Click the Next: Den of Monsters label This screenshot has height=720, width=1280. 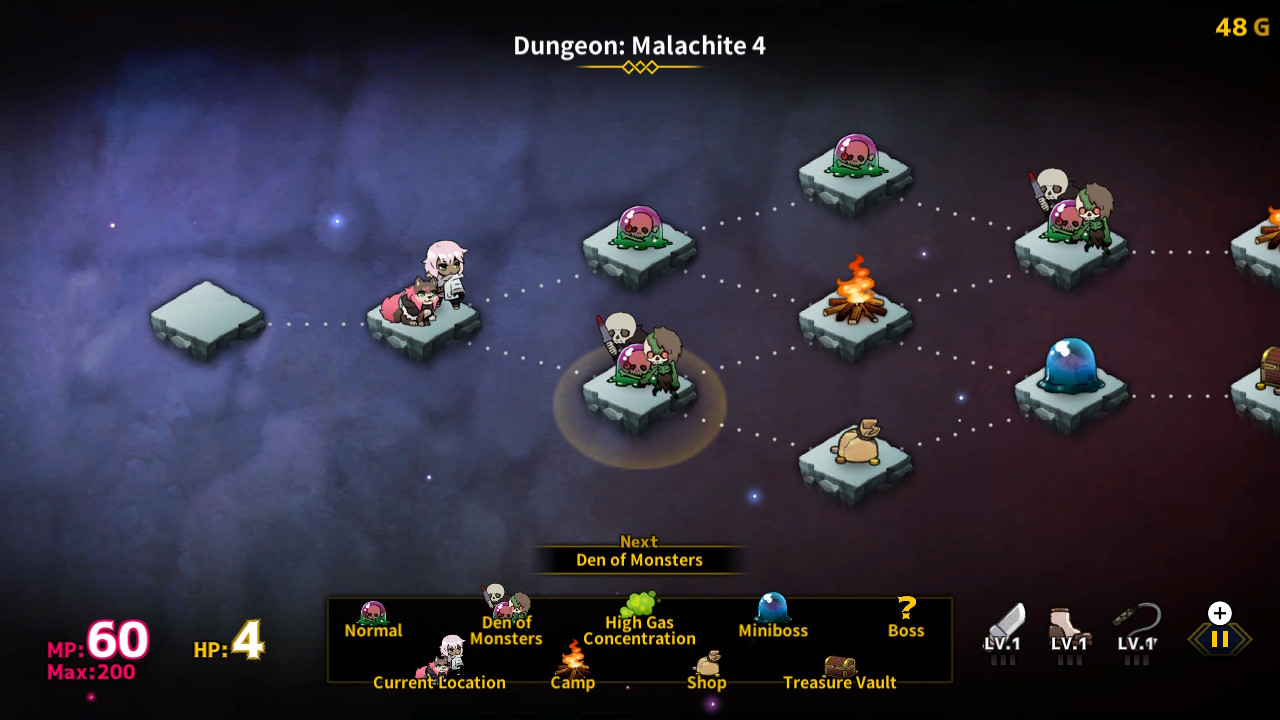(x=640, y=551)
